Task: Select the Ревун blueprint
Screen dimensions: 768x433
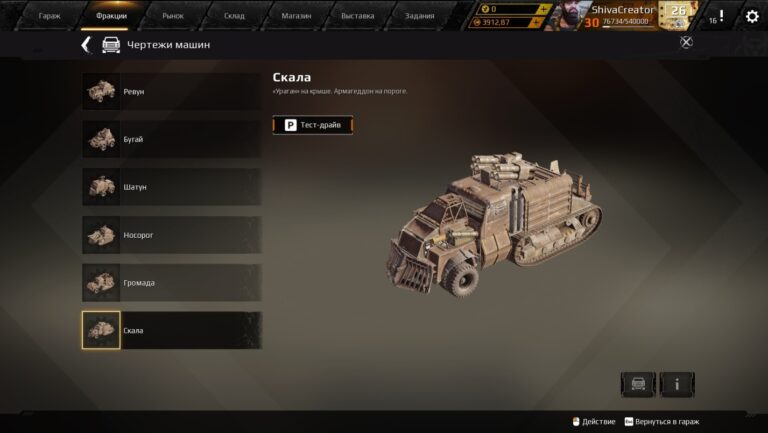Action: click(x=171, y=91)
